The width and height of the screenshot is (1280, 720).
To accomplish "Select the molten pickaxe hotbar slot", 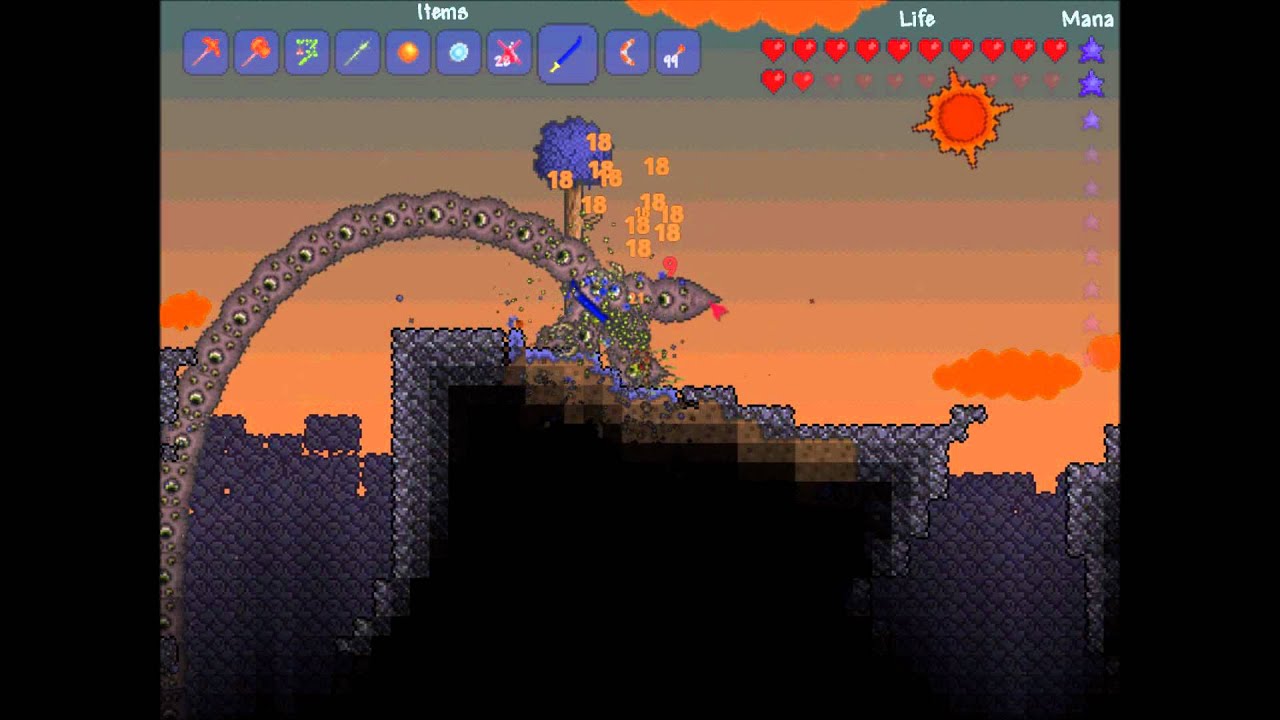I will click(x=206, y=52).
